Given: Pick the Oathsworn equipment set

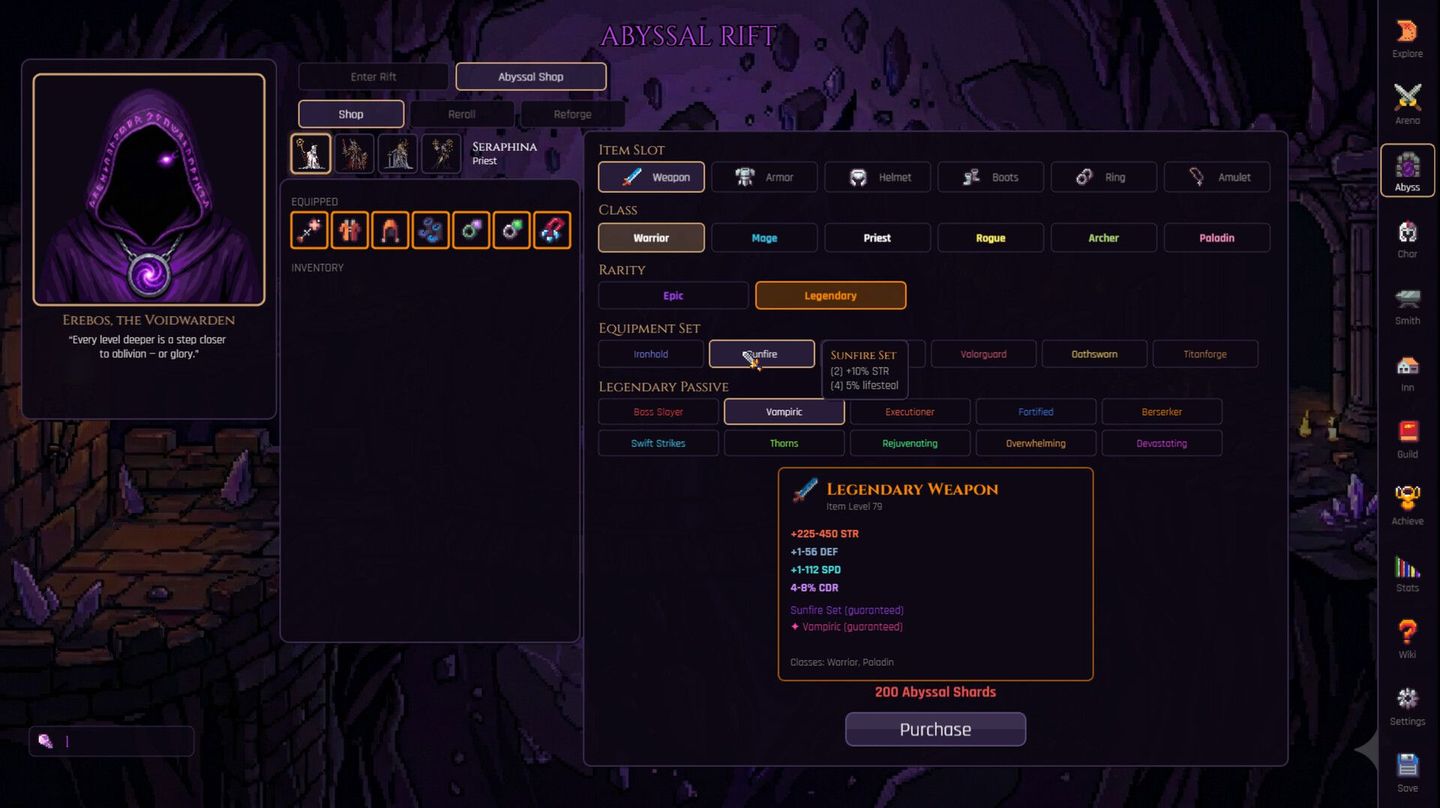Looking at the screenshot, I should click(1094, 353).
